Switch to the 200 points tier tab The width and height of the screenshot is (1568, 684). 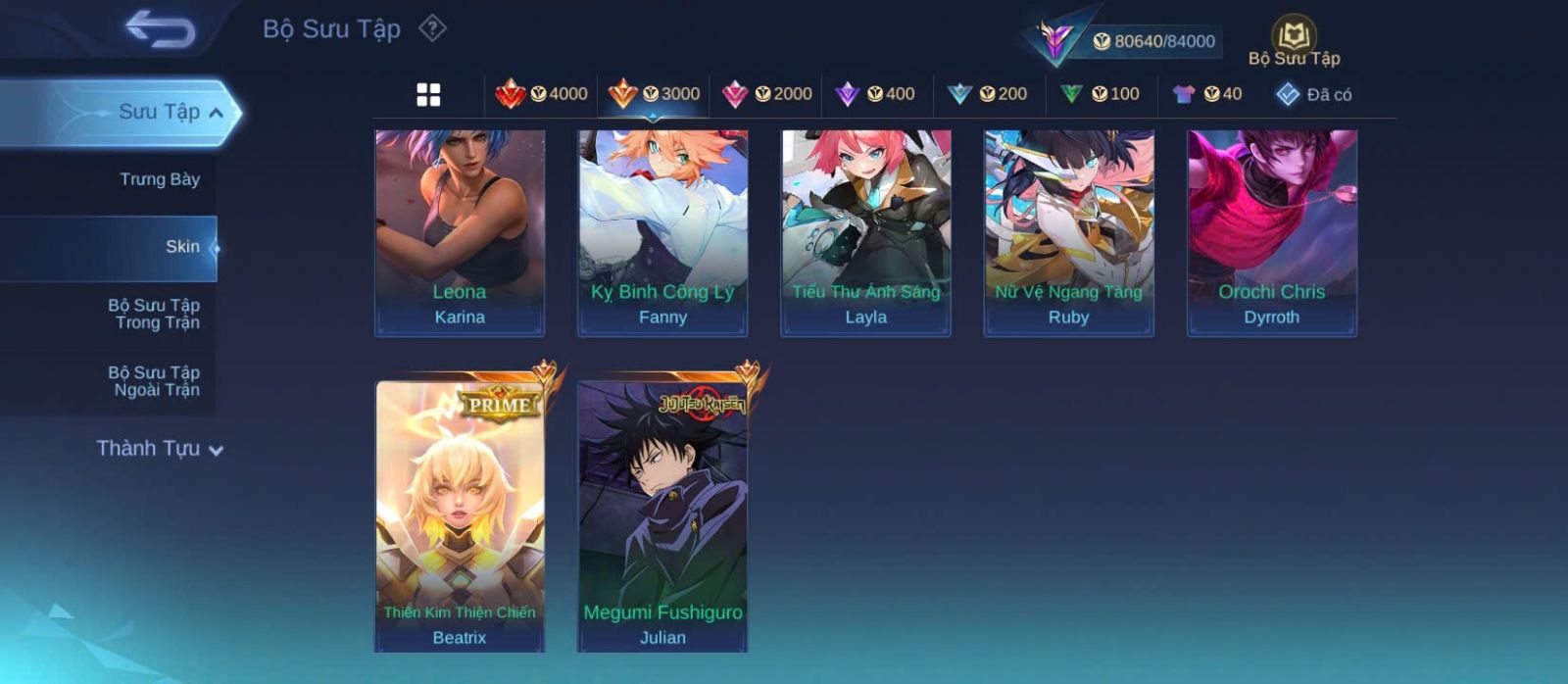point(988,94)
